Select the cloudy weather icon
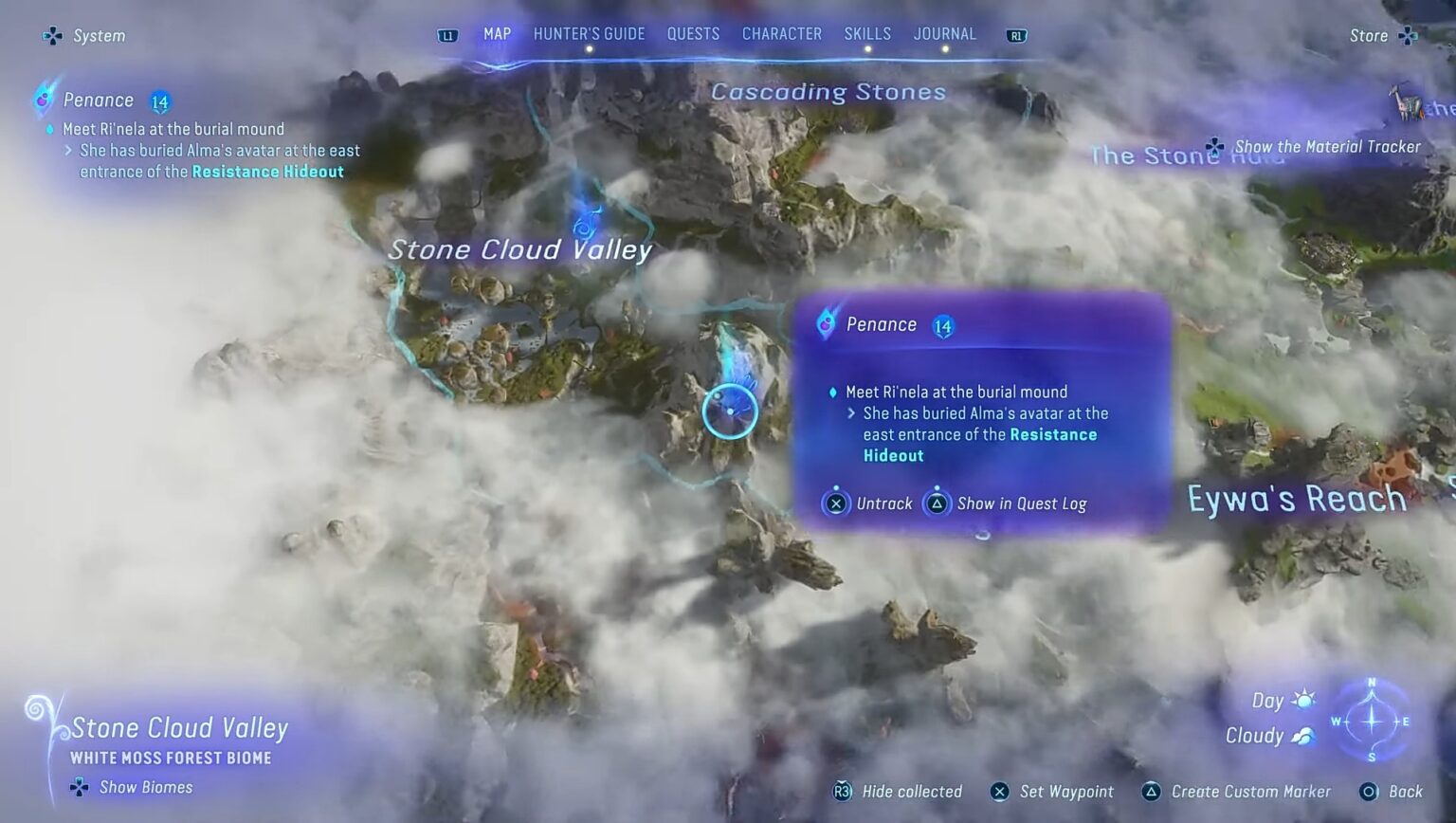Image resolution: width=1456 pixels, height=823 pixels. click(1305, 736)
